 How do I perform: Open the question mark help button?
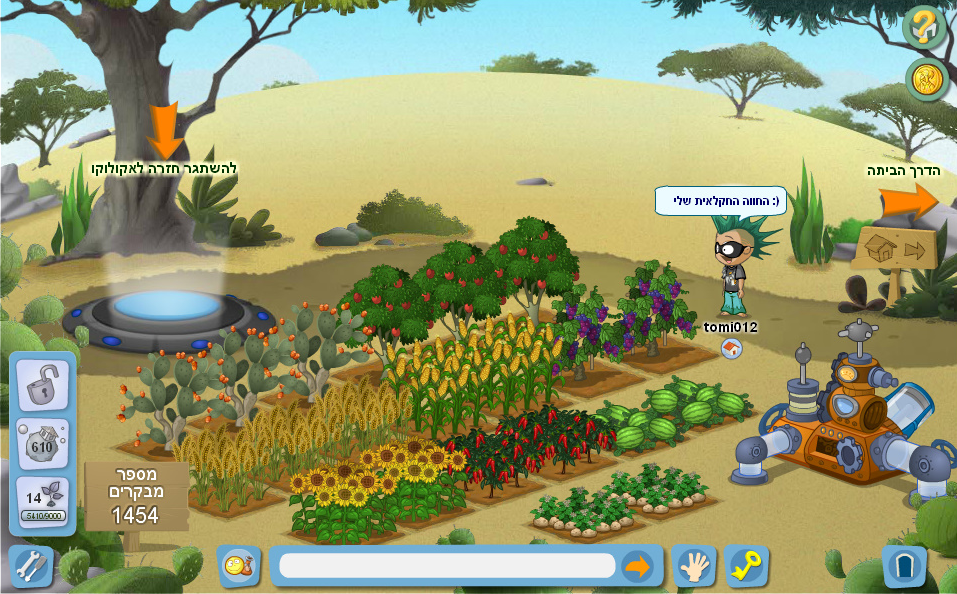(924, 26)
